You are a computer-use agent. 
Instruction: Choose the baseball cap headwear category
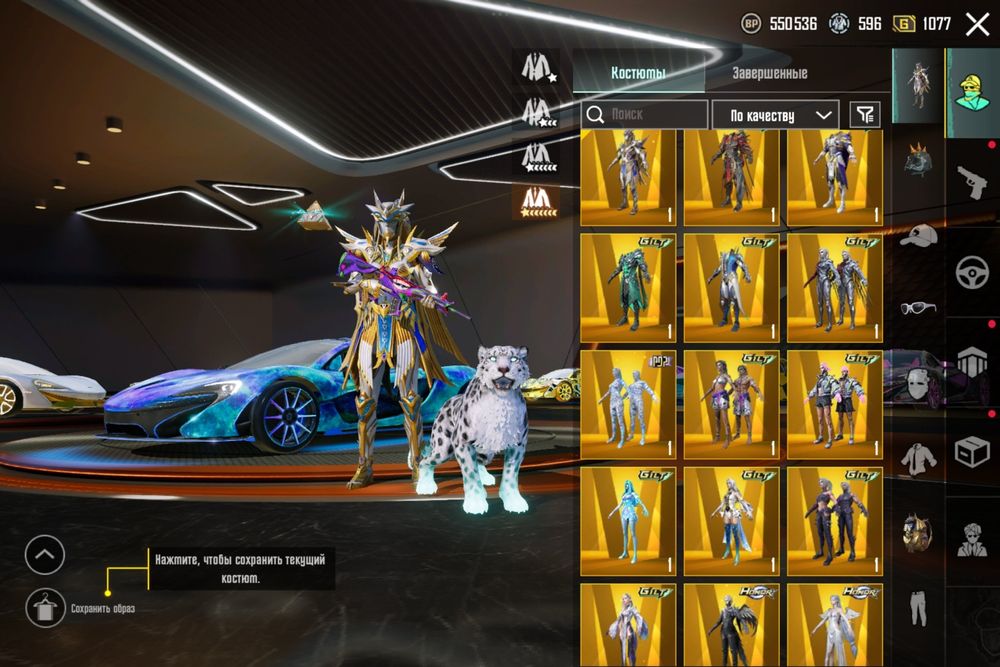(918, 236)
